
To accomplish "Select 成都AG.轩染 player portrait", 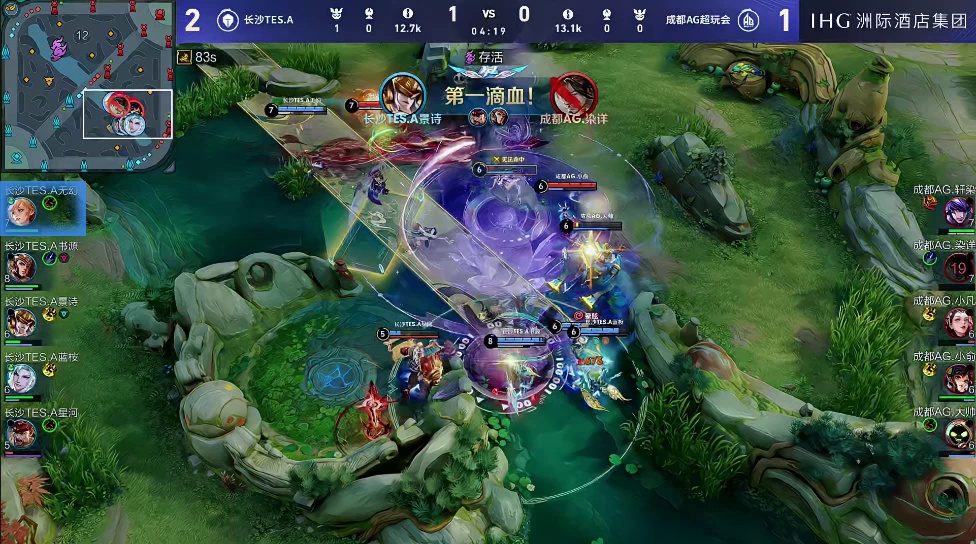I will [x=959, y=211].
